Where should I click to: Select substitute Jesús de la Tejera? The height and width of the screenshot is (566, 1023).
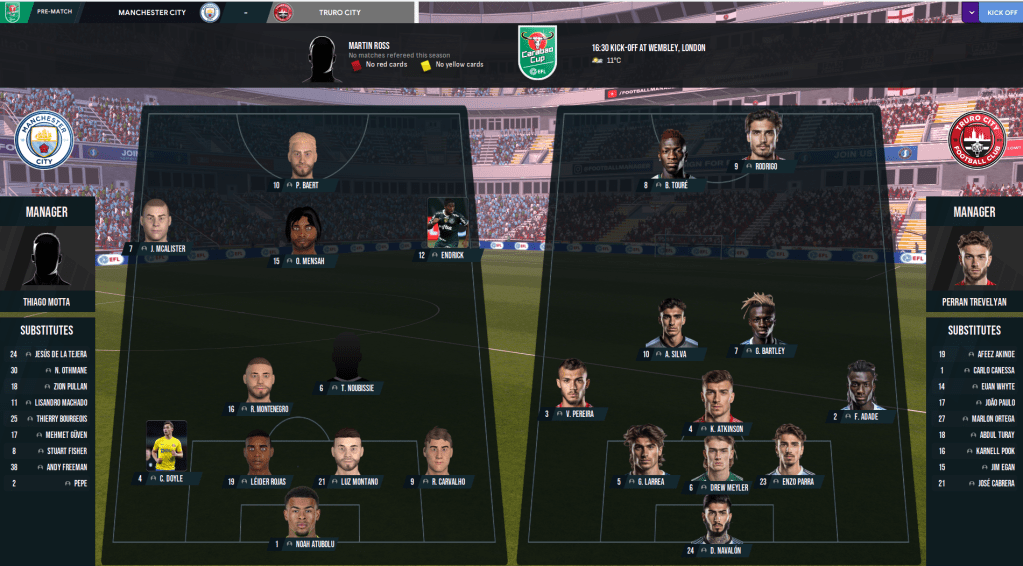click(x=47, y=354)
